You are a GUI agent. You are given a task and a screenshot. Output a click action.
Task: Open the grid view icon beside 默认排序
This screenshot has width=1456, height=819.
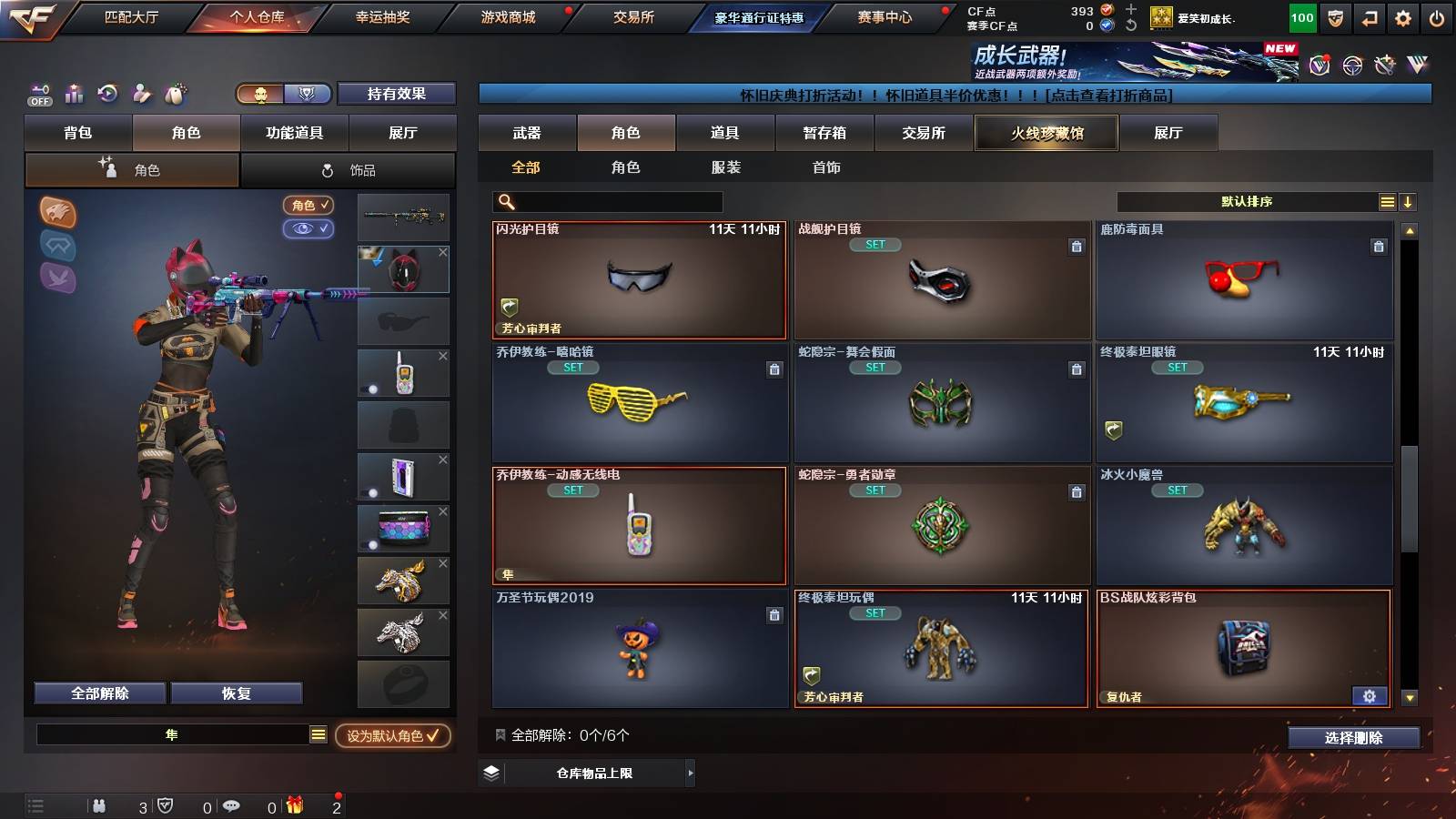point(1386,201)
